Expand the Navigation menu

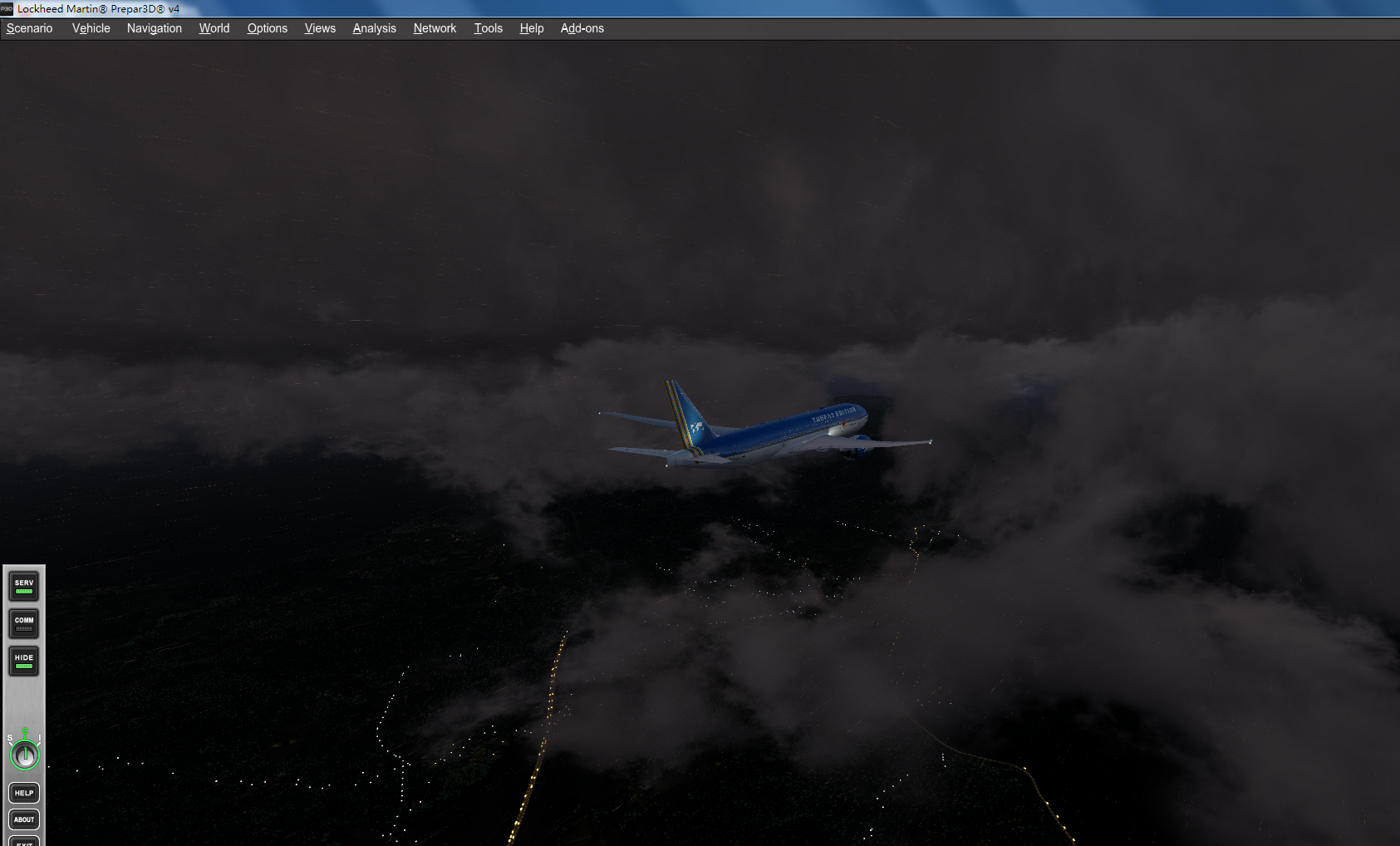[154, 27]
